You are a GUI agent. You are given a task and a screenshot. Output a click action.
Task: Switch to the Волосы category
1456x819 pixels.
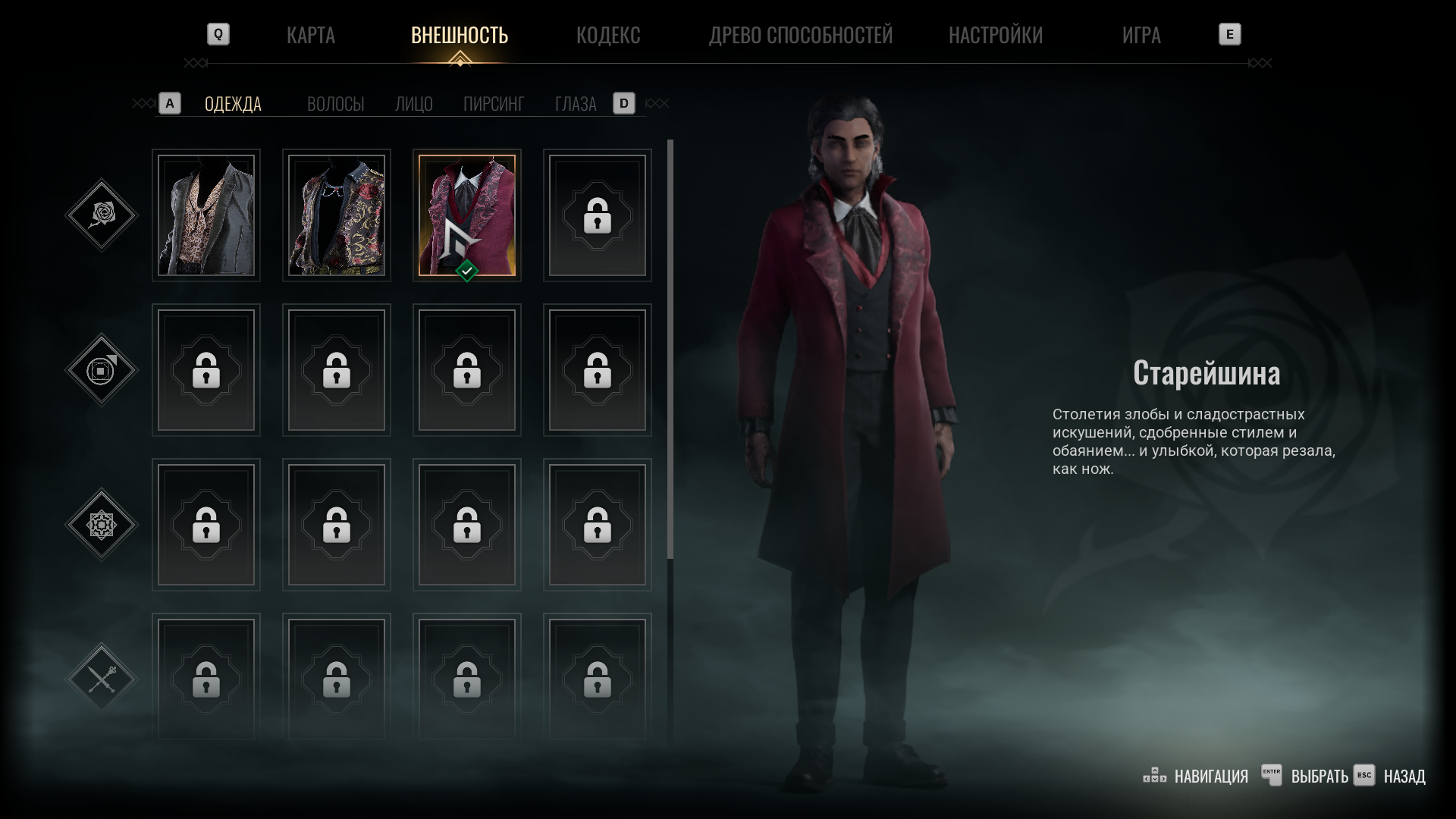pos(335,104)
